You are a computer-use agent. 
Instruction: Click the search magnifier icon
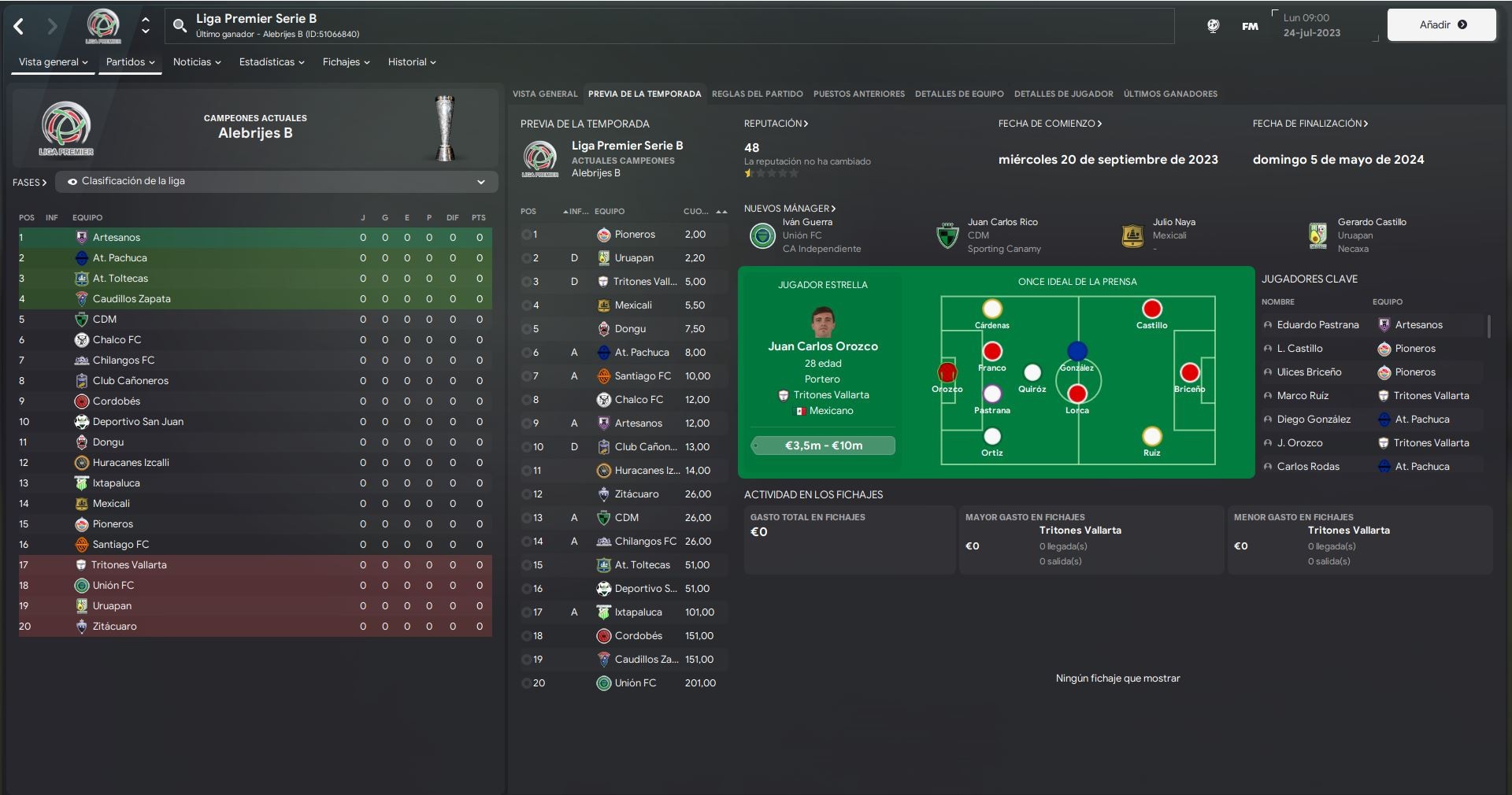click(x=180, y=26)
